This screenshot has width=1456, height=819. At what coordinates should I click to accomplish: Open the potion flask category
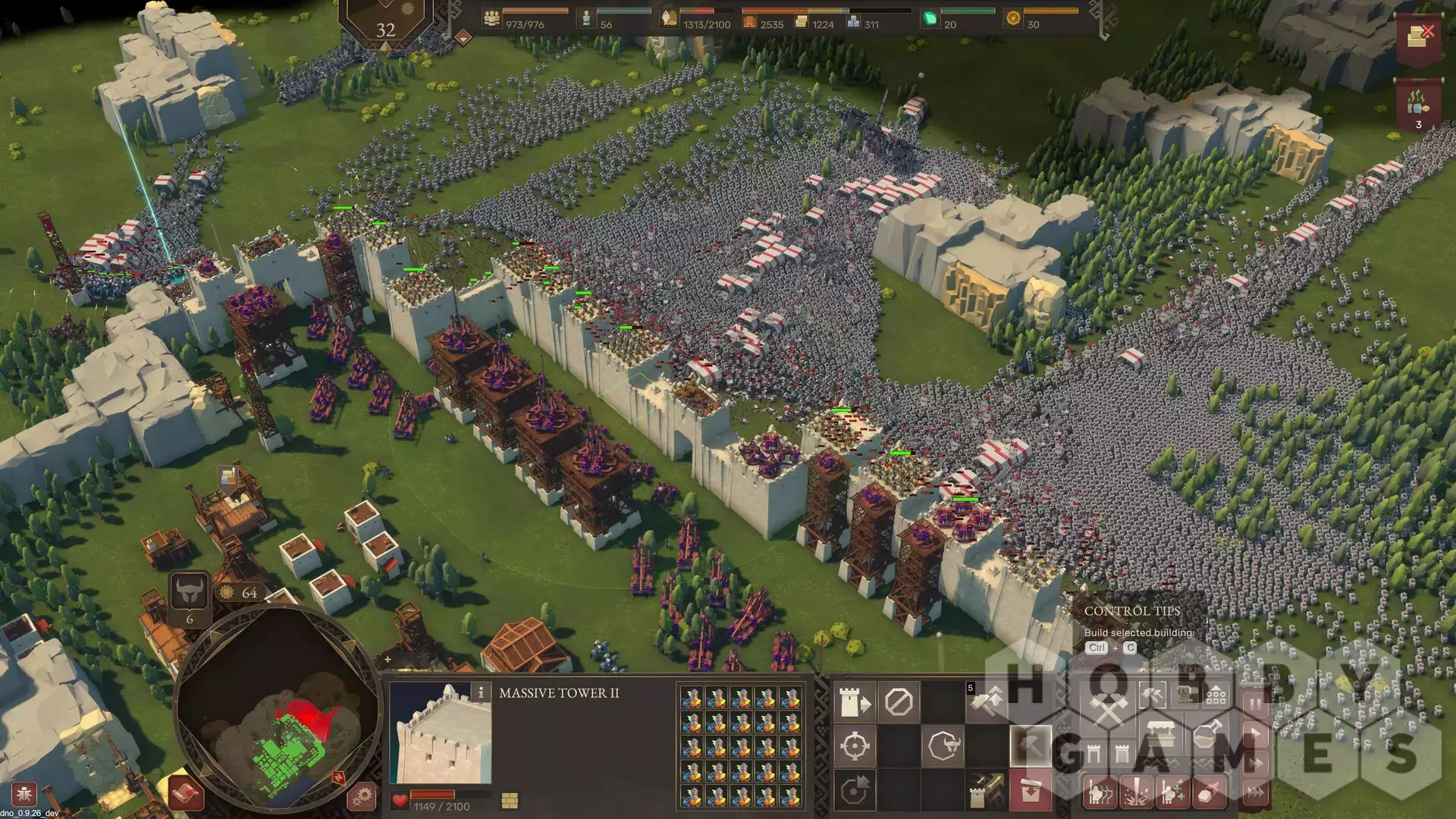(x=1208, y=736)
